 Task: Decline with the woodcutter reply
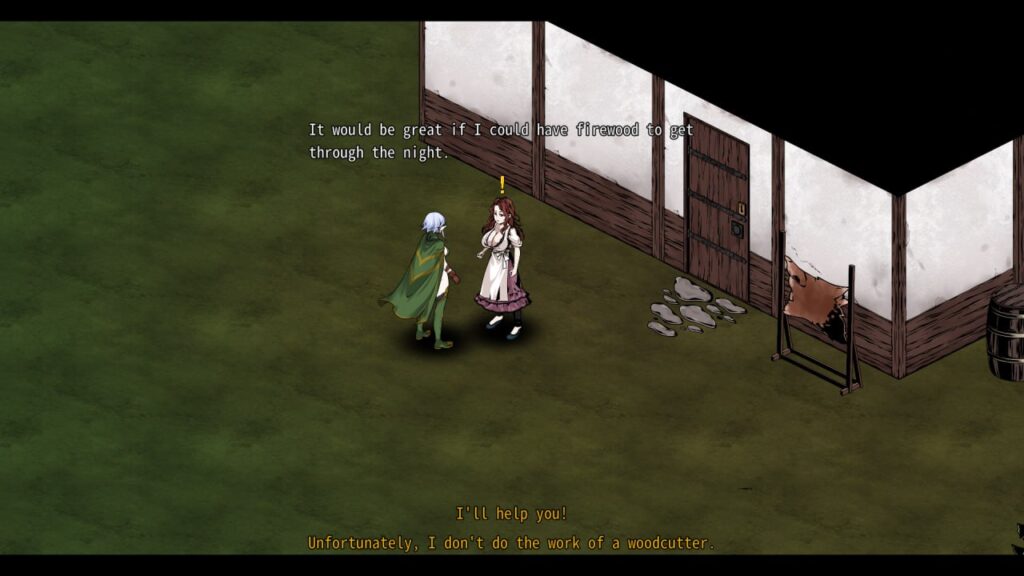click(x=511, y=543)
